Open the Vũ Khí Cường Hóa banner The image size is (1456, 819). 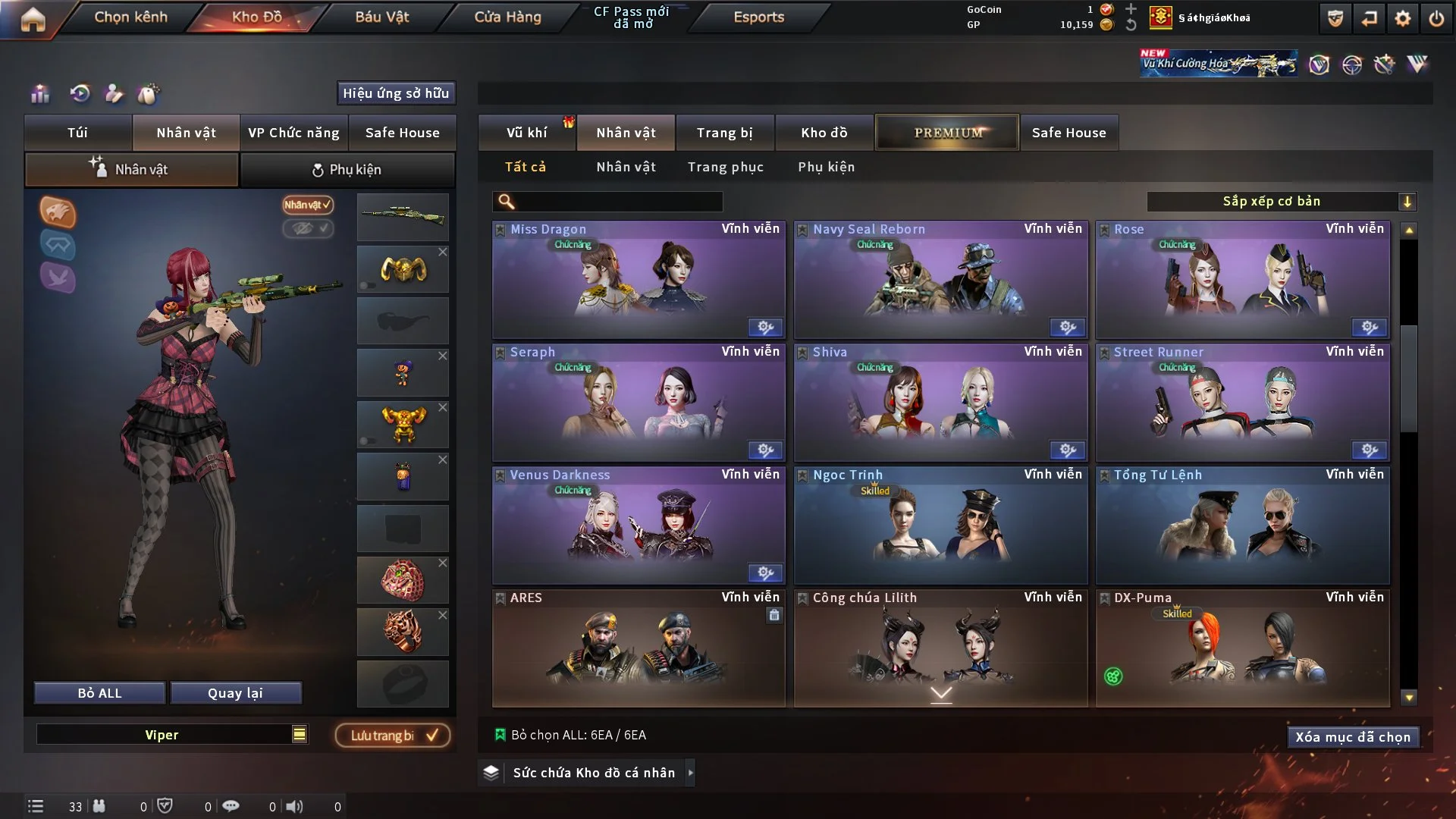[1219, 63]
